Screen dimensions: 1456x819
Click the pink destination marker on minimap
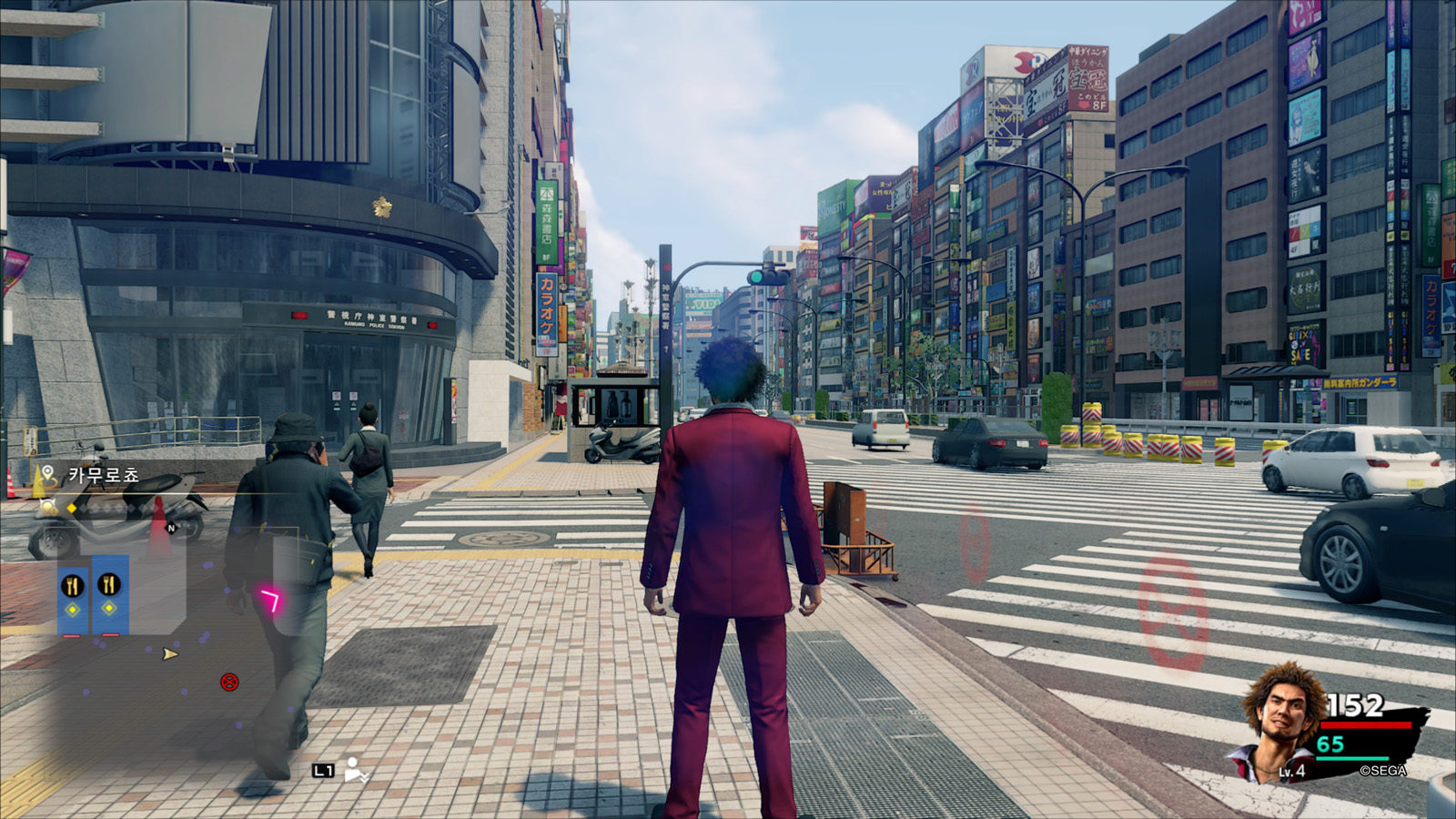[270, 600]
